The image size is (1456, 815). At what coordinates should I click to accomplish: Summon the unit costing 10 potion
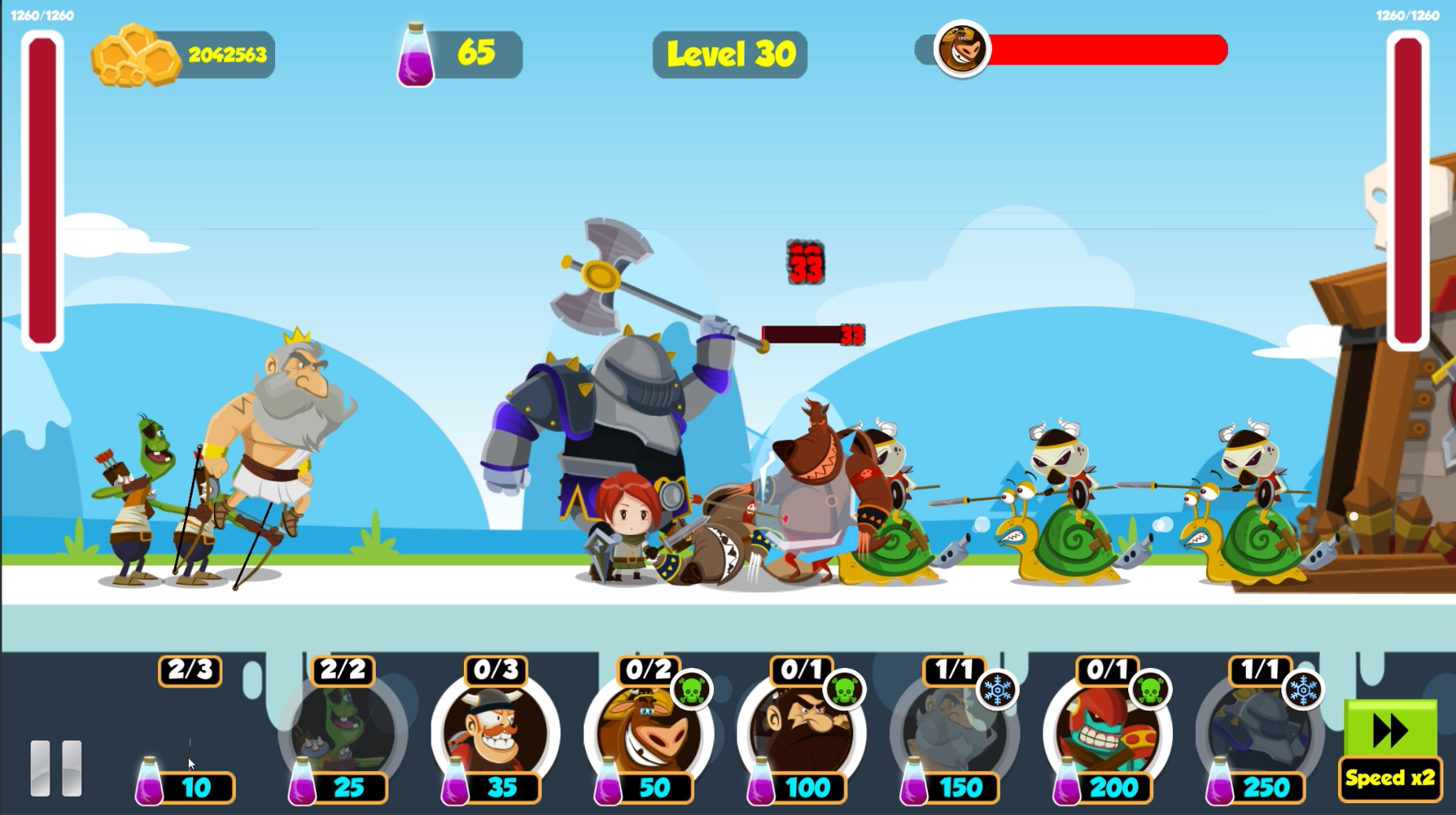(189, 735)
